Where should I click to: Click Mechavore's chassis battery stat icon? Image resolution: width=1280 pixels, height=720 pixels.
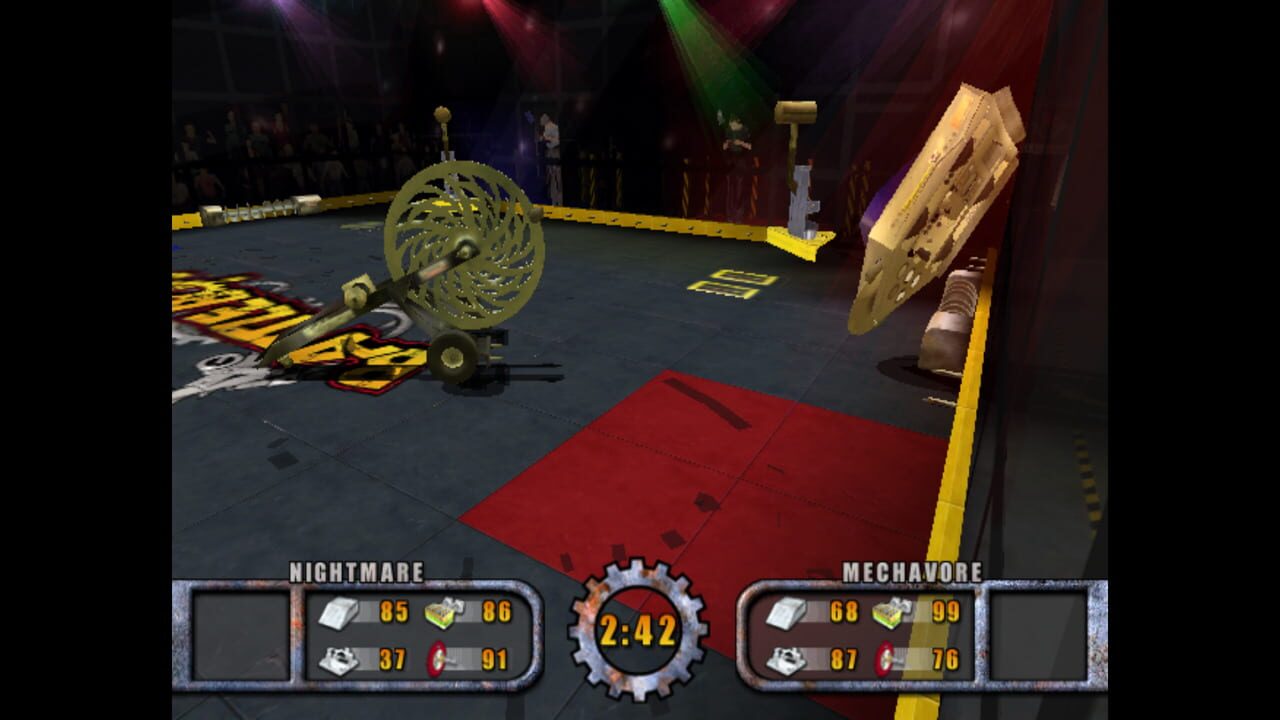pos(888,612)
